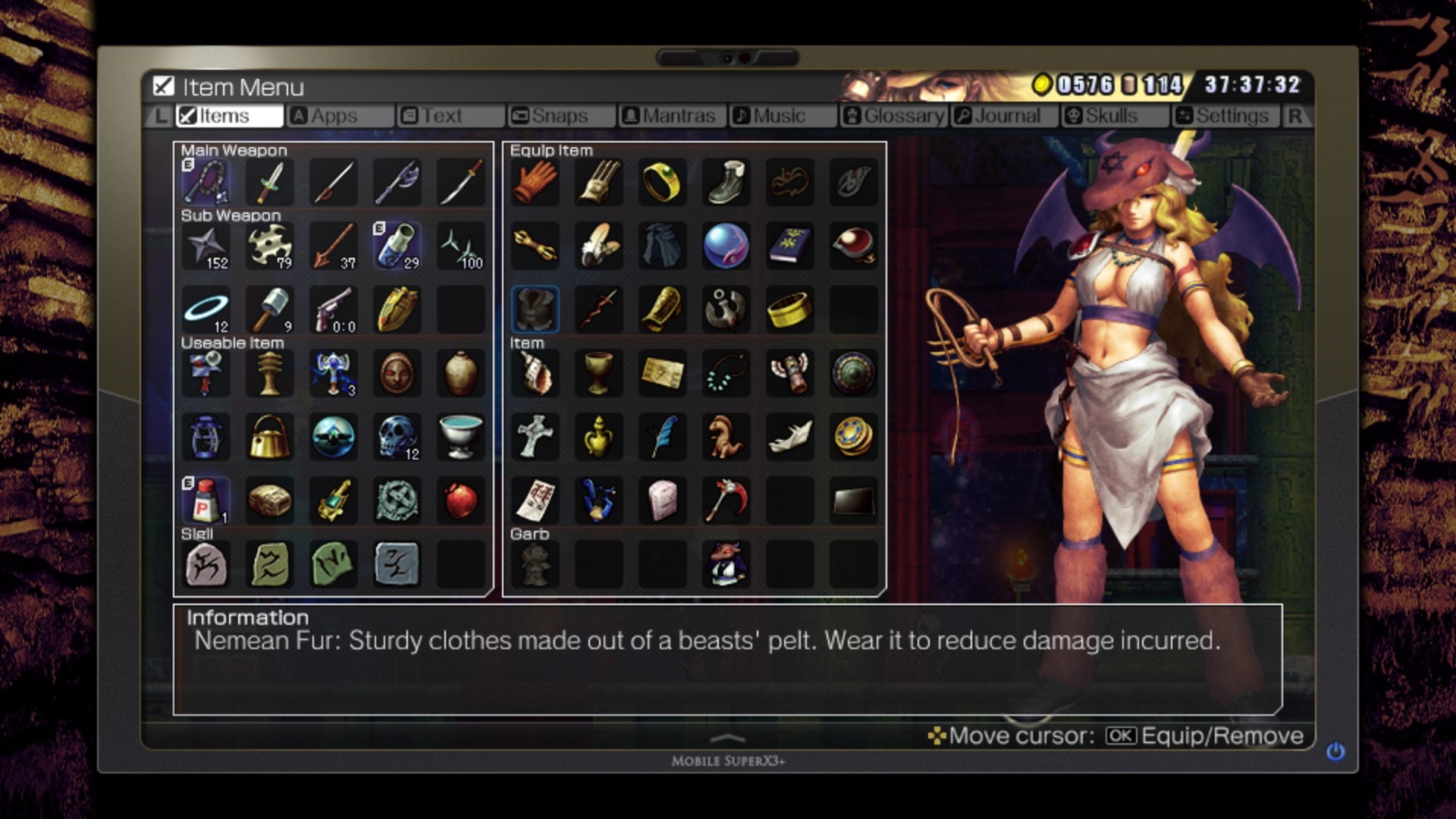Open the Journal tab
Viewport: 1456px width, 819px height.
coord(1006,116)
